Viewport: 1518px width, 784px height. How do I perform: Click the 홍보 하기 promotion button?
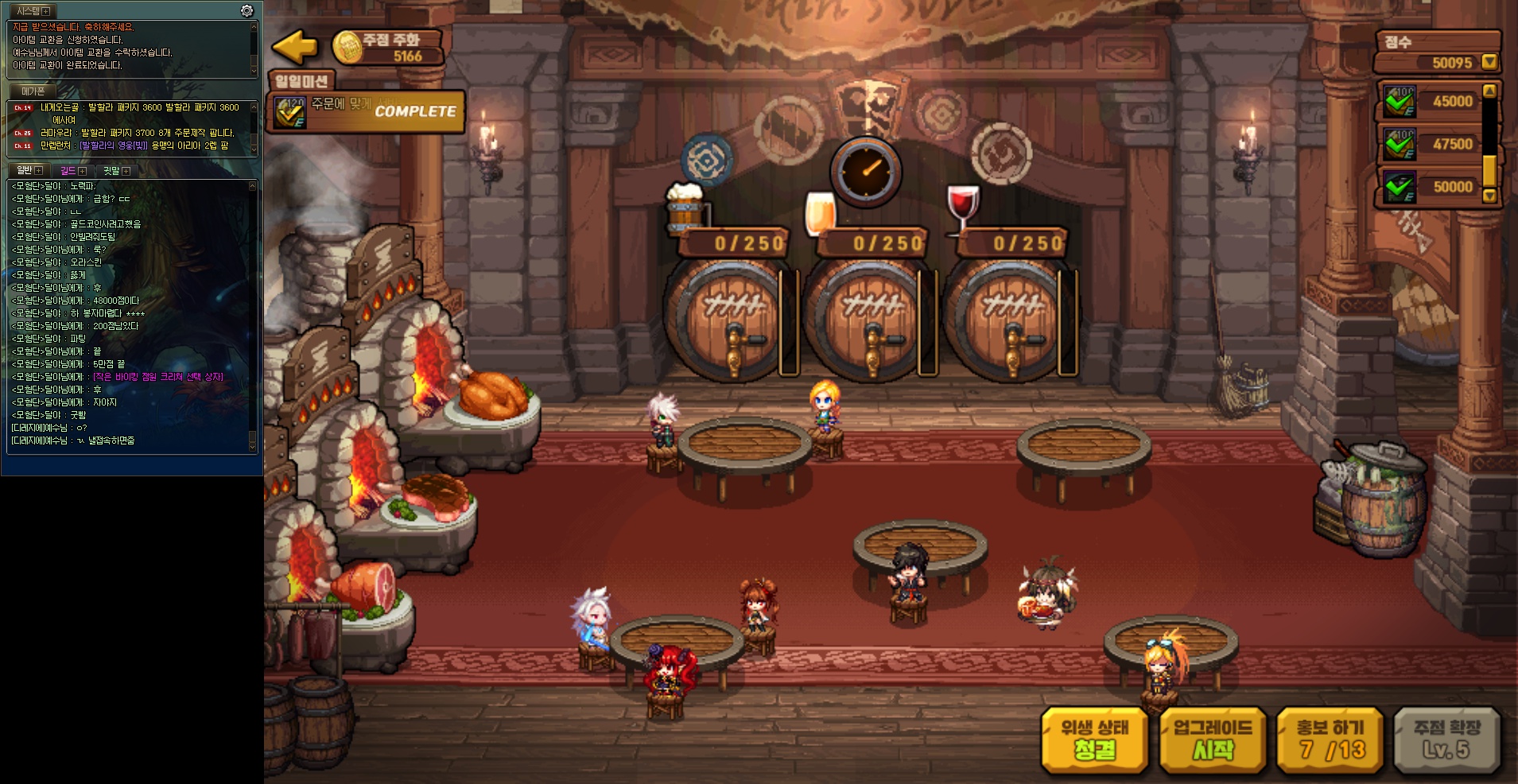[1330, 739]
